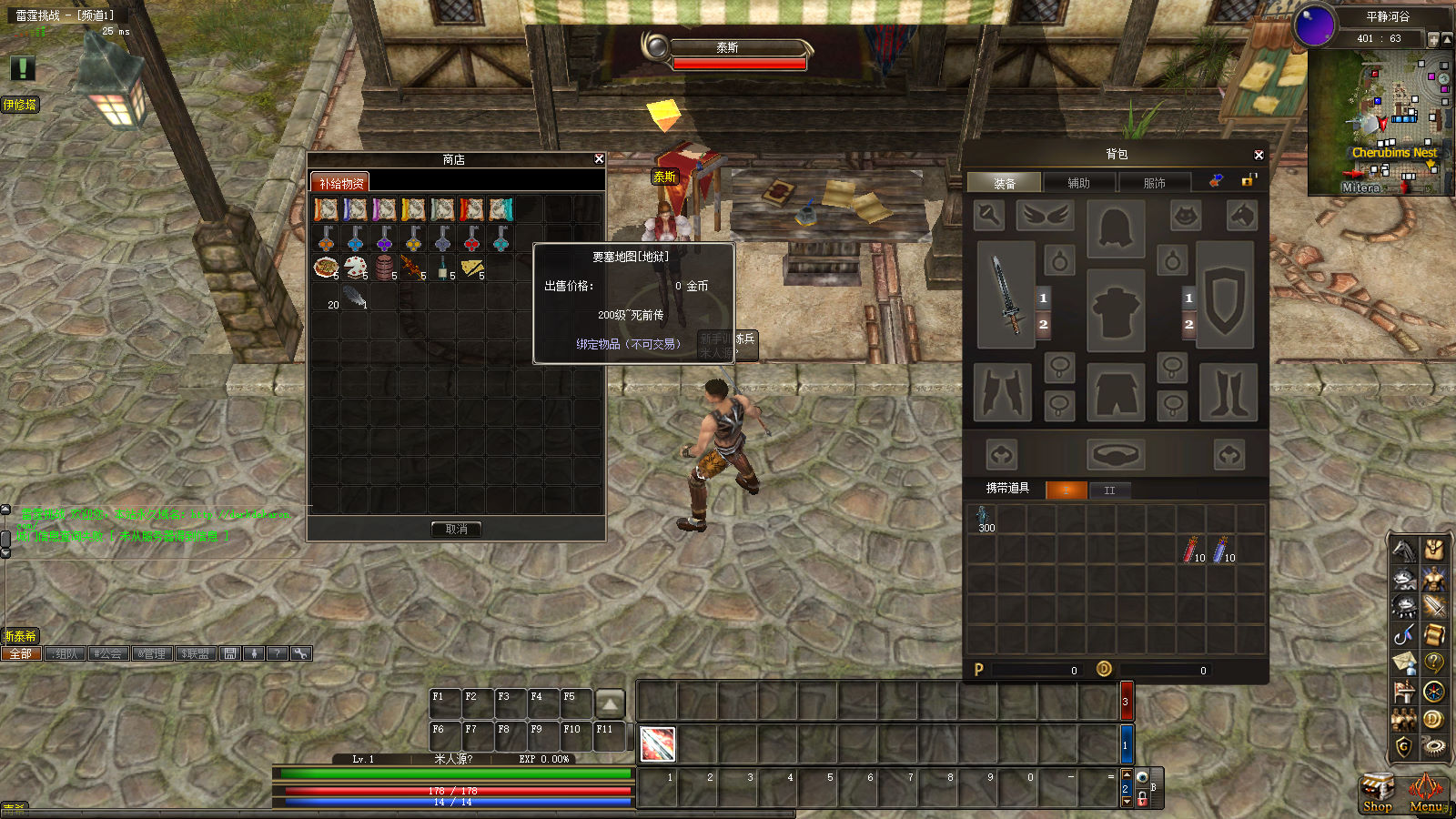
Task: Open settings via the gear icon
Action: click(x=1433, y=747)
